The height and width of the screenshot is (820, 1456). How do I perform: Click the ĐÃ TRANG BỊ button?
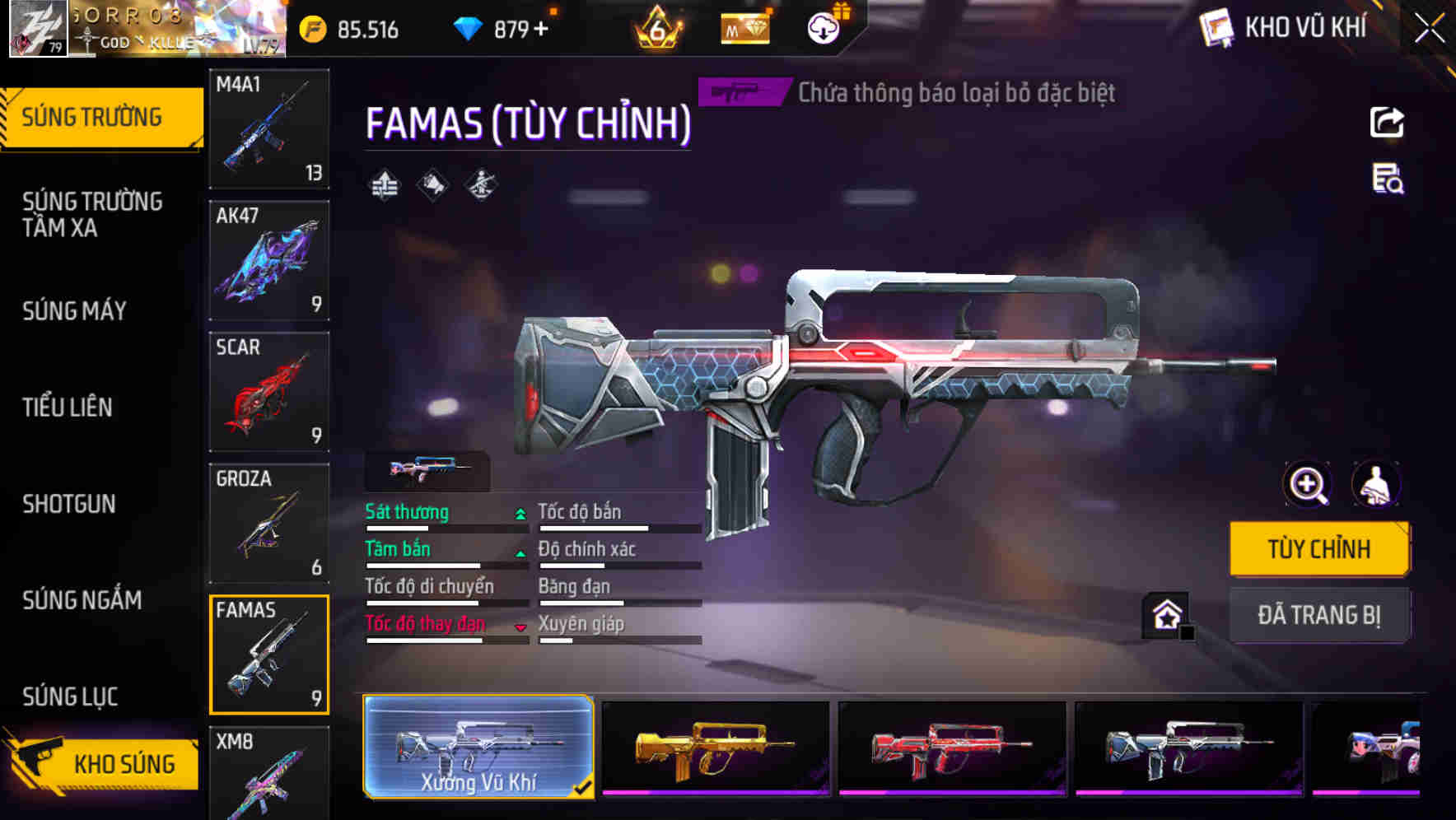tap(1319, 615)
